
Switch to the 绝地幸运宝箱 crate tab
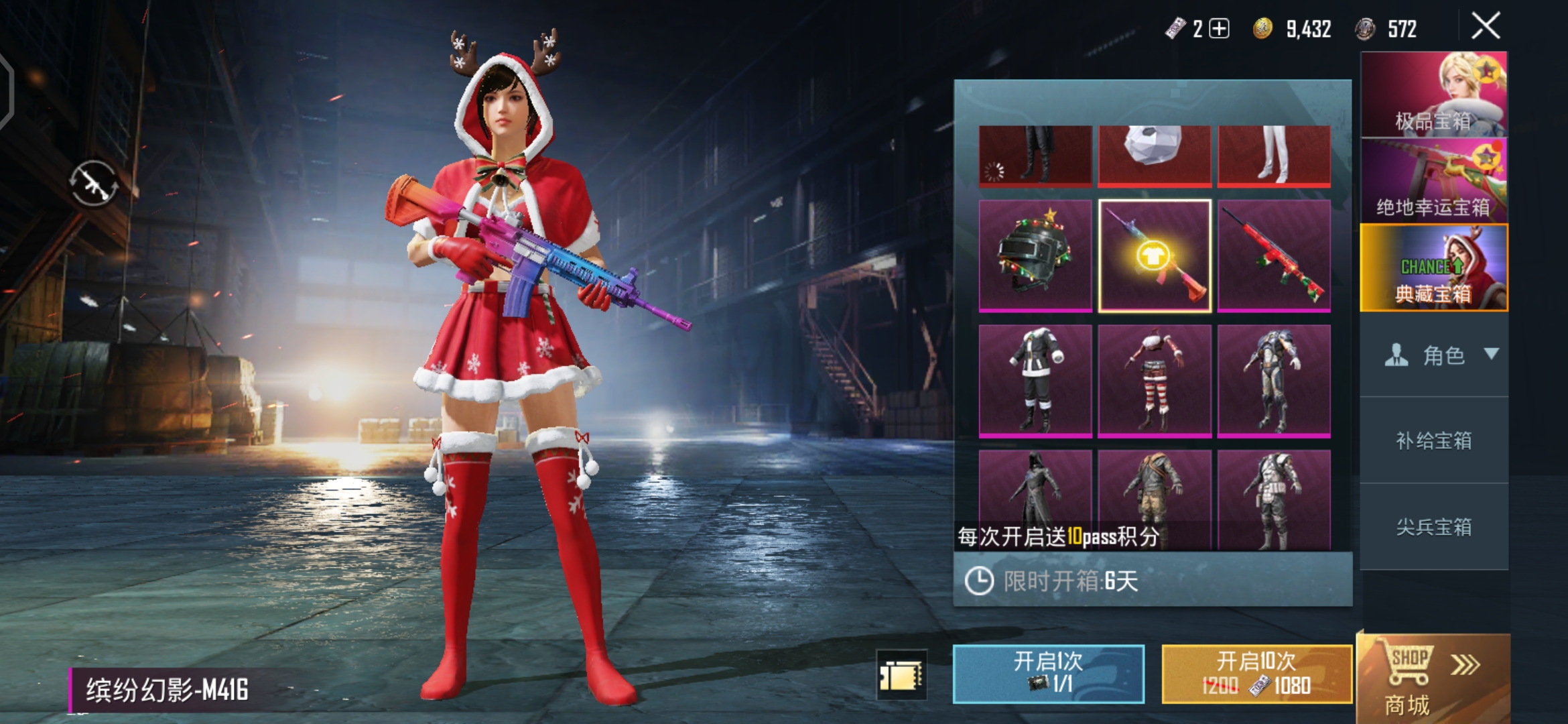pyautogui.click(x=1433, y=181)
